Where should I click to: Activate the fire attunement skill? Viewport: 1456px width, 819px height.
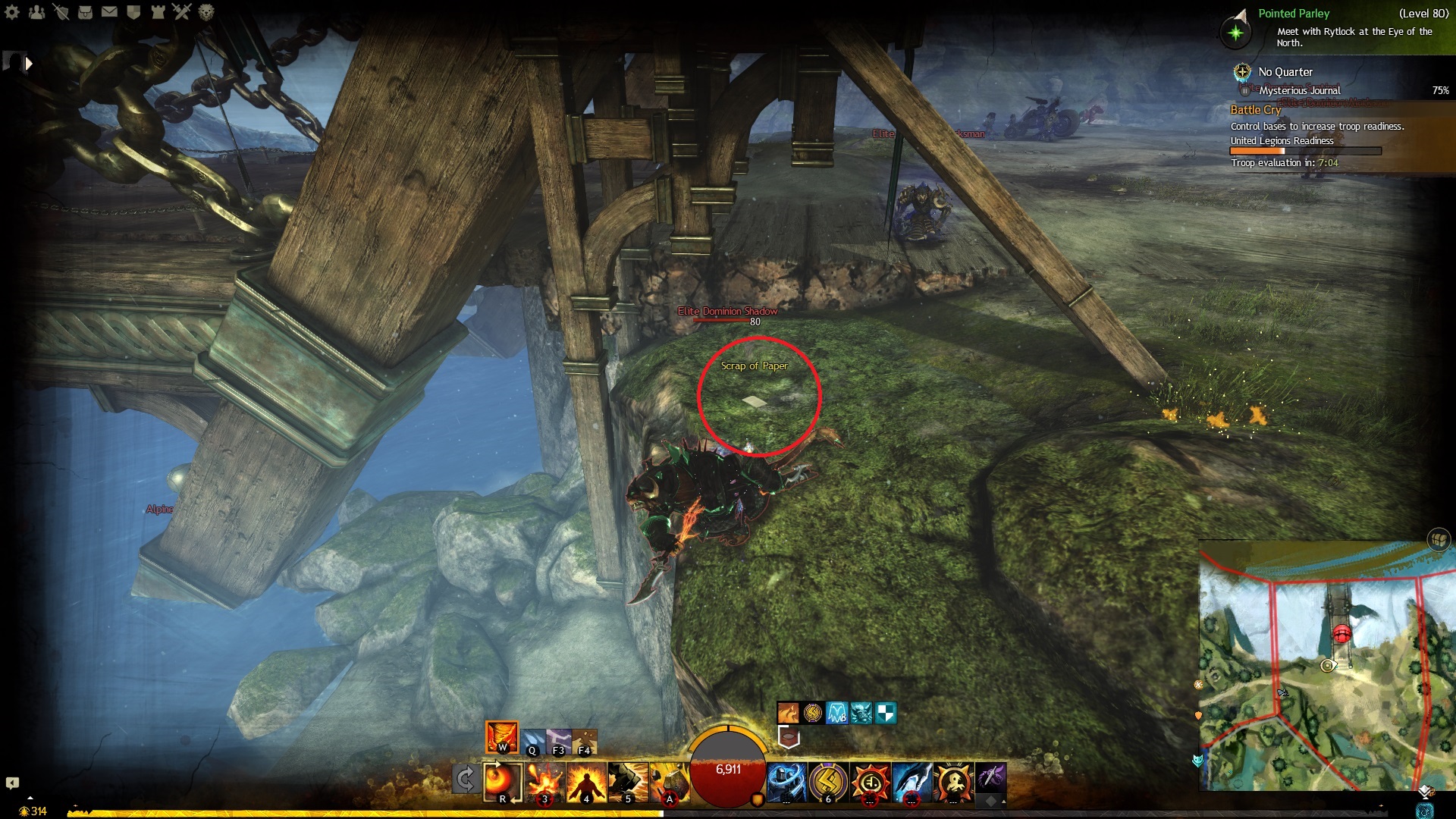502,736
